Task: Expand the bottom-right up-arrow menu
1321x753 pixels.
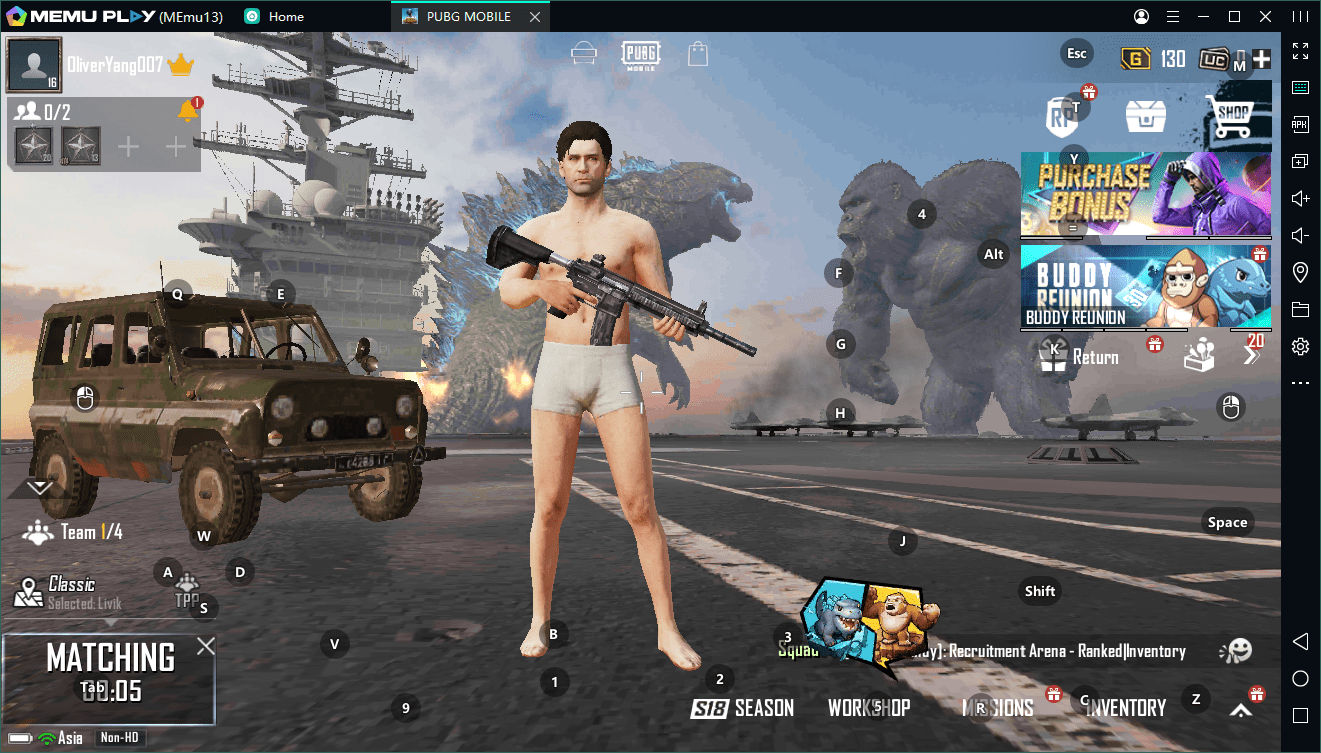Action: pos(1240,710)
